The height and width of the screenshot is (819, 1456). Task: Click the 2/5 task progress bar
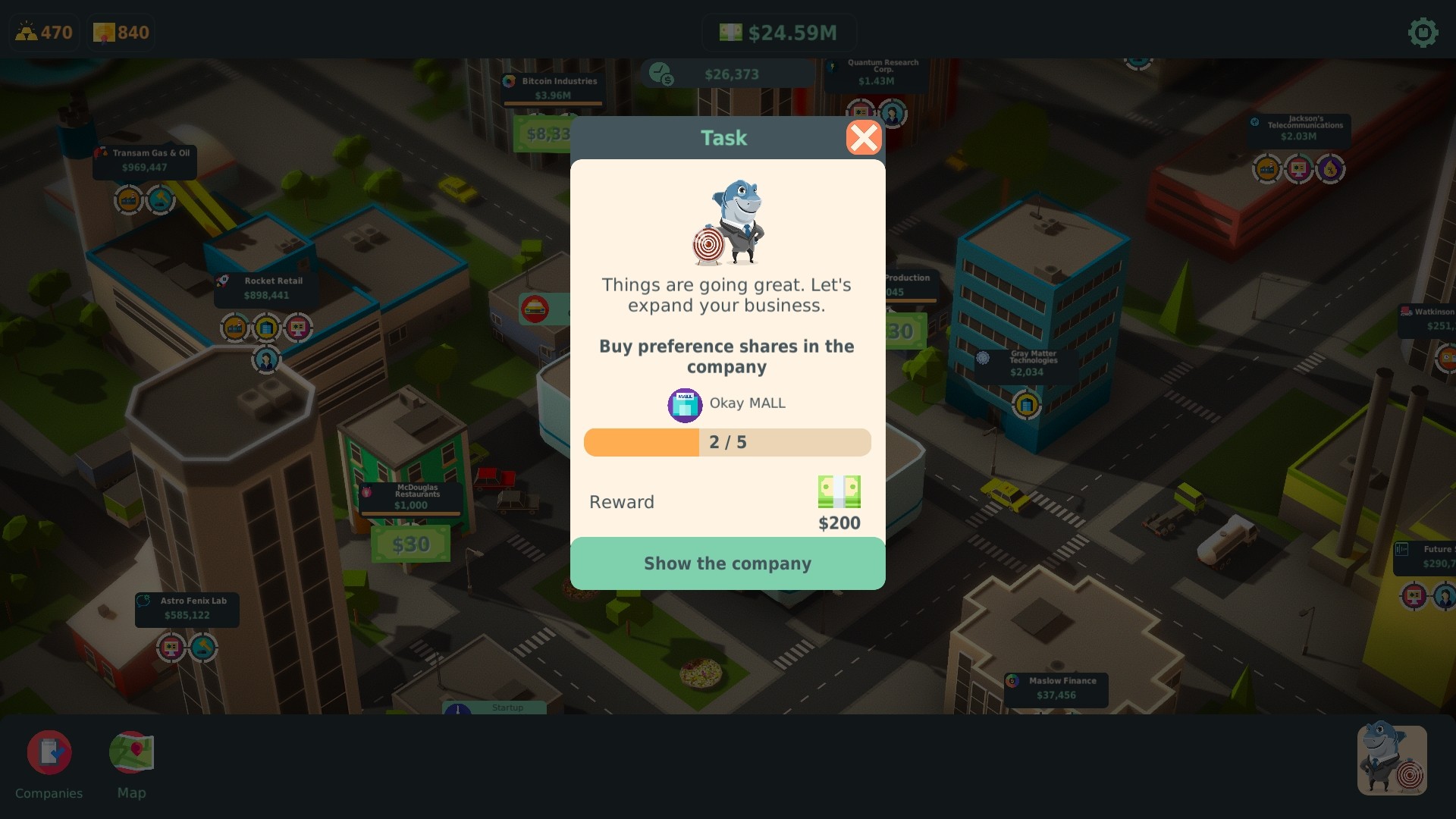727,442
